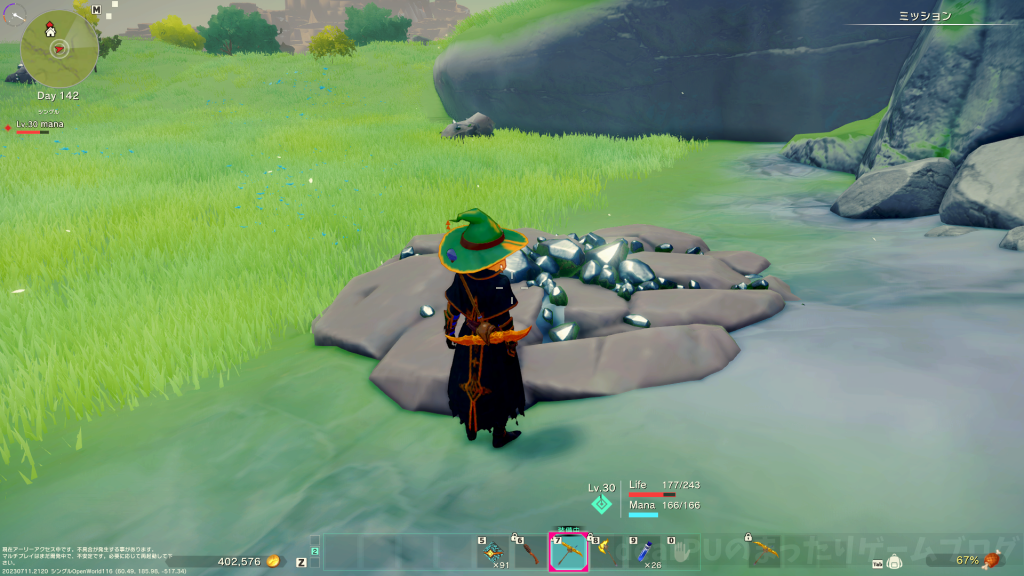The width and height of the screenshot is (1024, 576).
Task: Open the circular minimap
Action: 60,47
